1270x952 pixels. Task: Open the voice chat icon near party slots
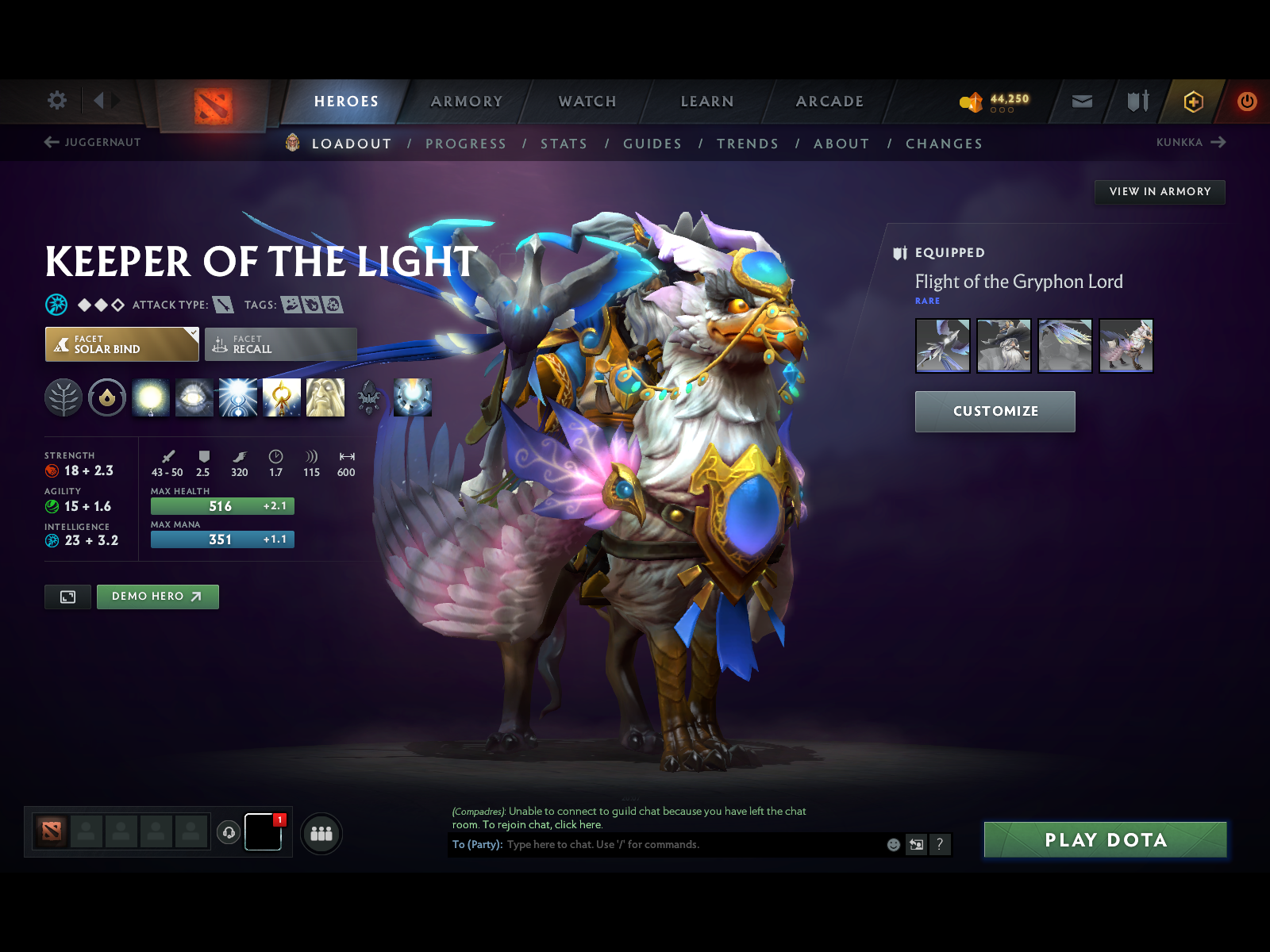[229, 831]
